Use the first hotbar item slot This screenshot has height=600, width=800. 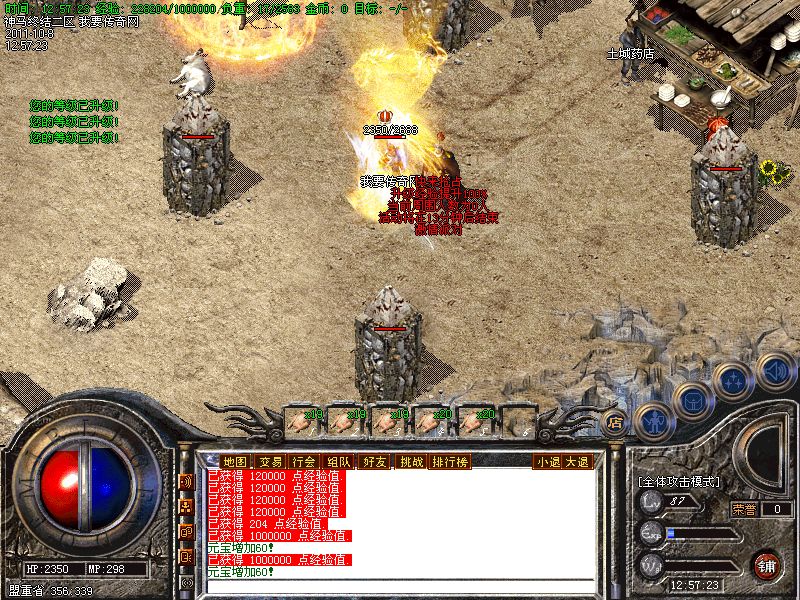302,420
